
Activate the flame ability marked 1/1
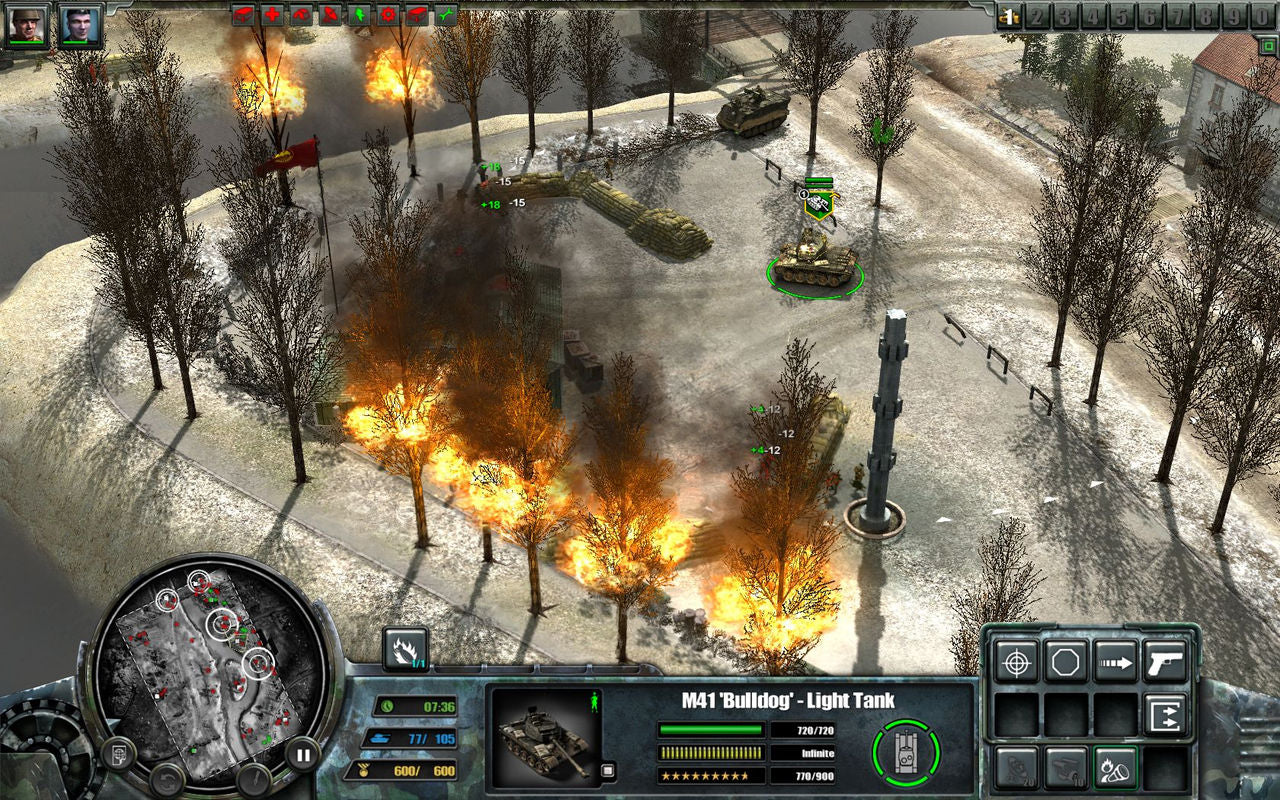tap(406, 650)
